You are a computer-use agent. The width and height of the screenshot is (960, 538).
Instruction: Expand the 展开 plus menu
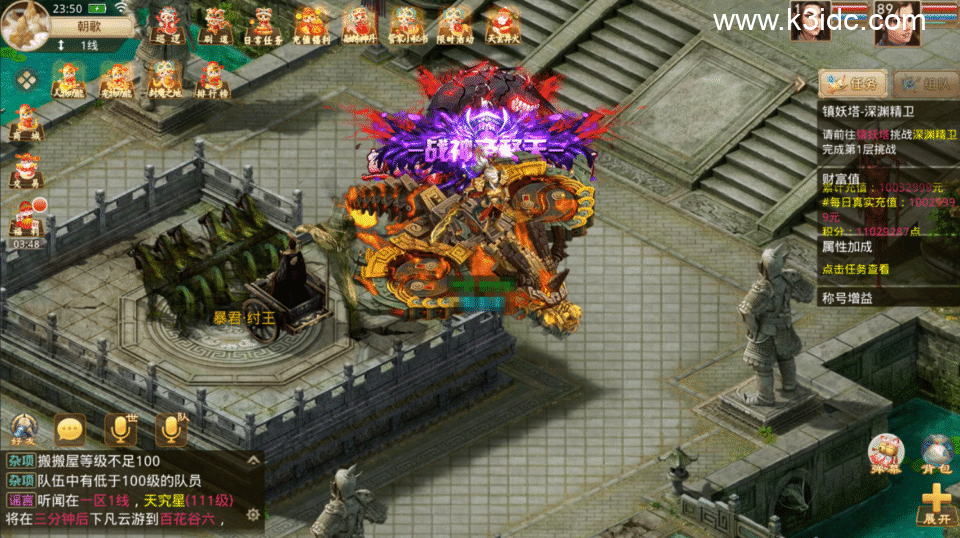click(x=936, y=503)
